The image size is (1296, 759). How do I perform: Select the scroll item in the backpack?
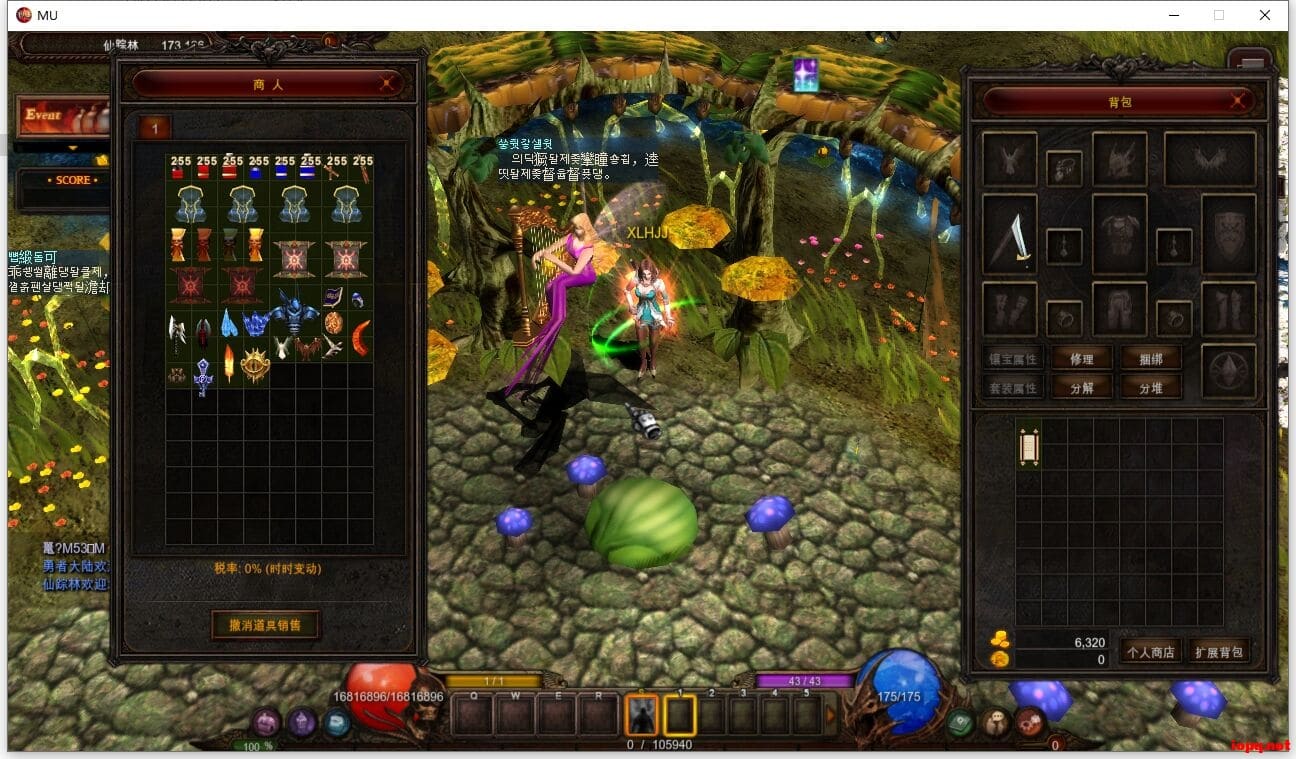[1029, 447]
